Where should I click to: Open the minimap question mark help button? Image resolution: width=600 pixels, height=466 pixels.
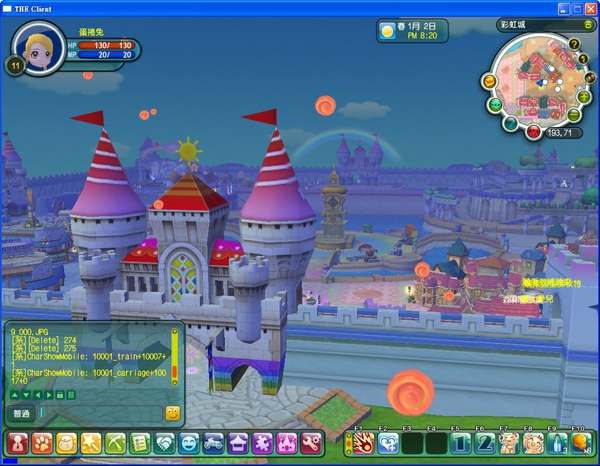pos(574,45)
